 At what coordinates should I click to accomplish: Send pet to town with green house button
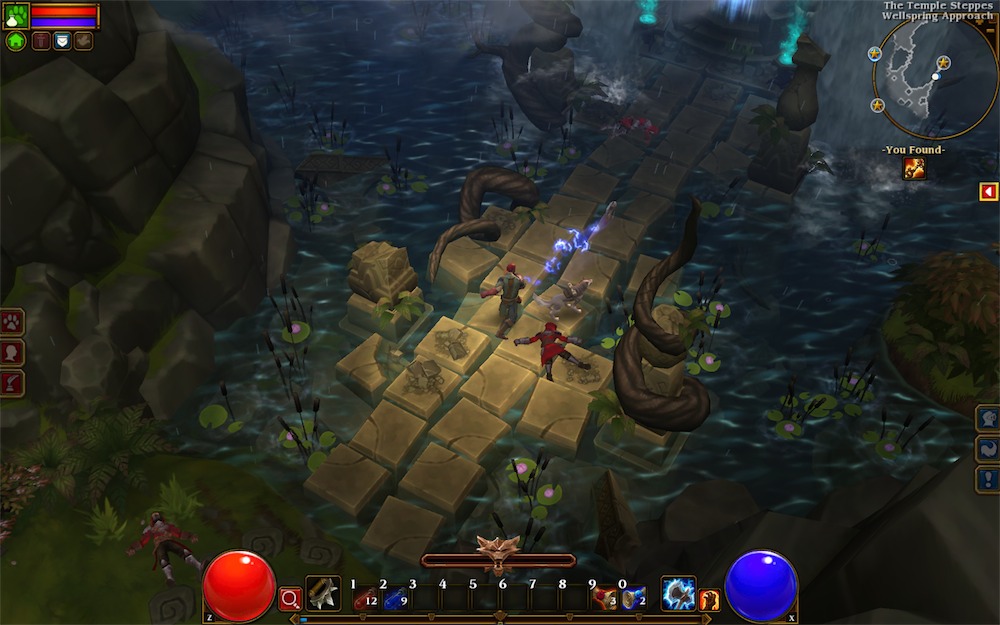pyautogui.click(x=16, y=41)
